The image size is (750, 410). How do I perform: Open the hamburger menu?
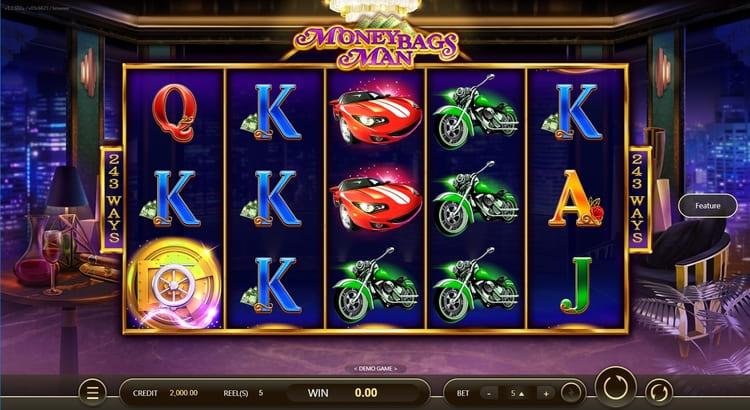92,392
